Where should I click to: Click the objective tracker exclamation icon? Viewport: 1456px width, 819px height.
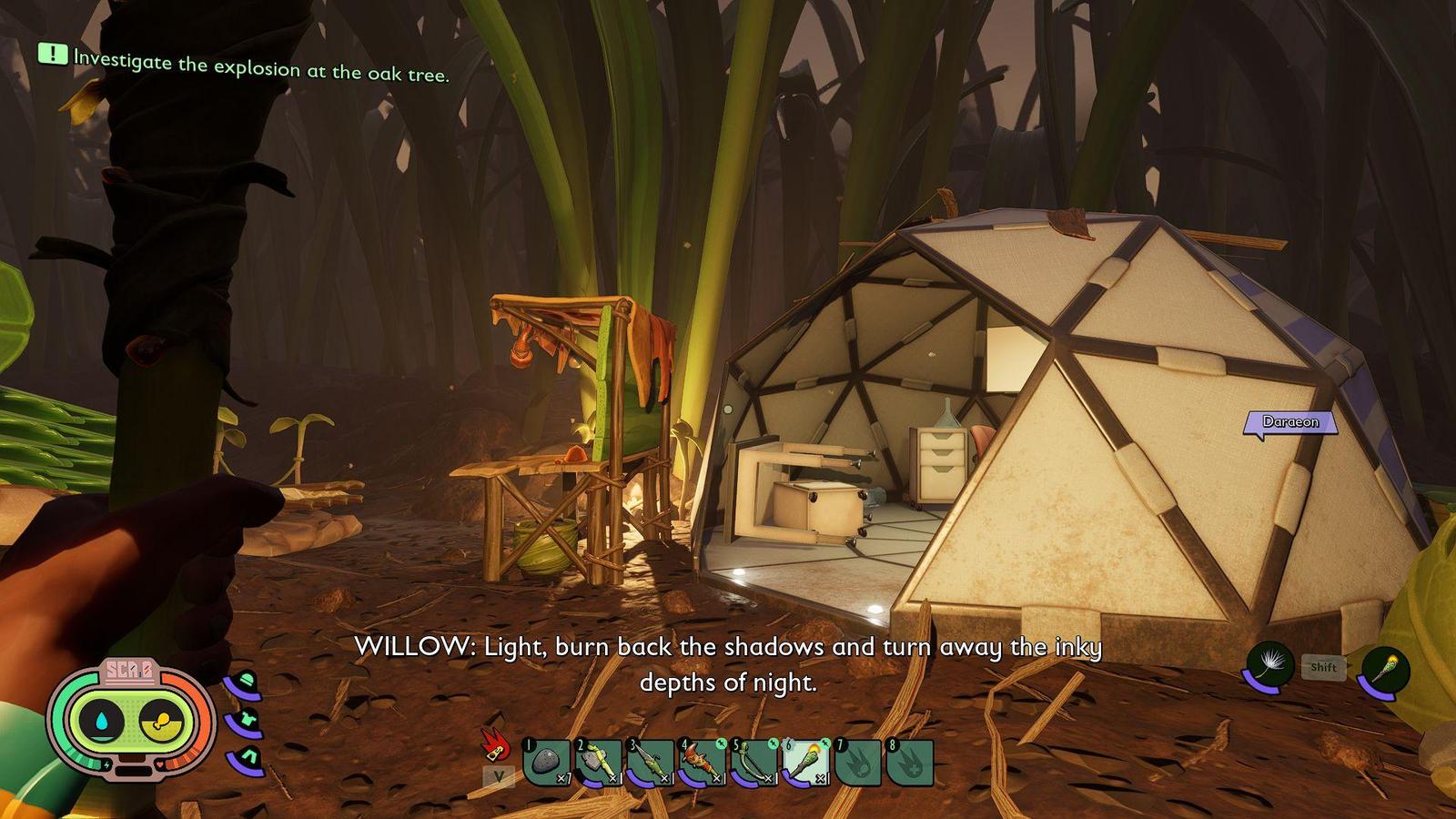53,55
